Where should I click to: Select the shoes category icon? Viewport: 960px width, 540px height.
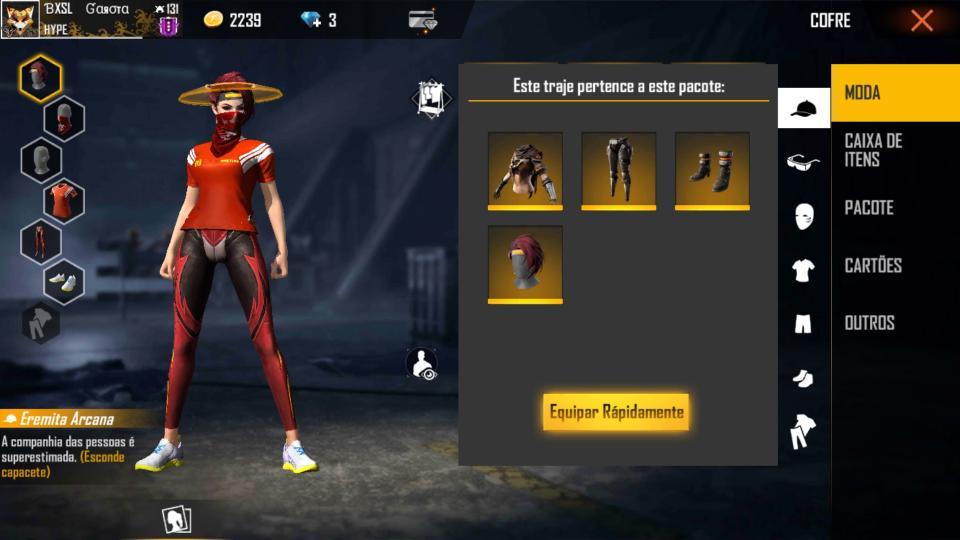coord(803,378)
